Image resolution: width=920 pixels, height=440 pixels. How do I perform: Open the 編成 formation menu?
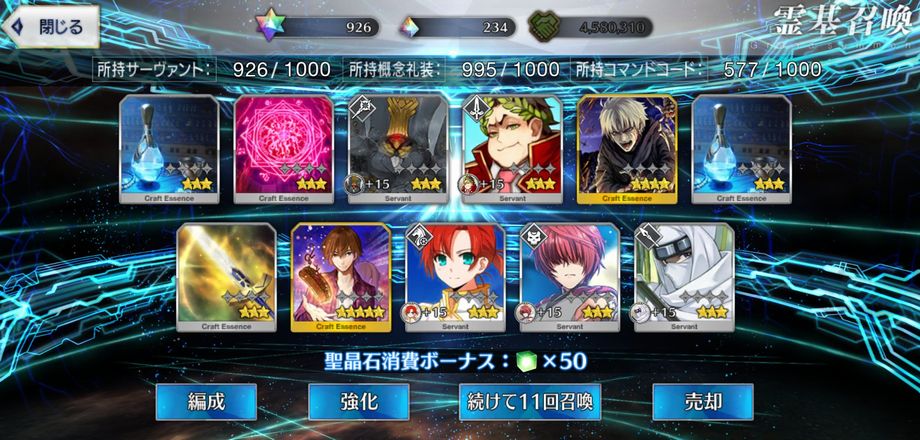206,402
